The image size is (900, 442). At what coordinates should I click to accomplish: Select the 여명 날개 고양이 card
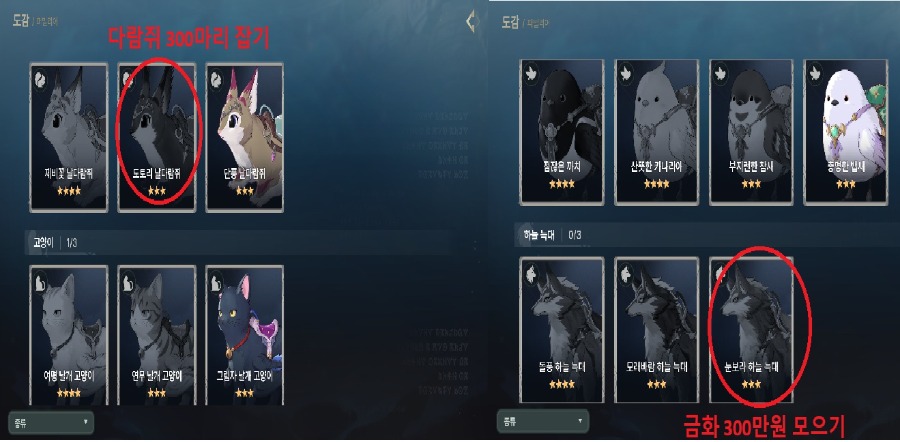pyautogui.click(x=69, y=333)
